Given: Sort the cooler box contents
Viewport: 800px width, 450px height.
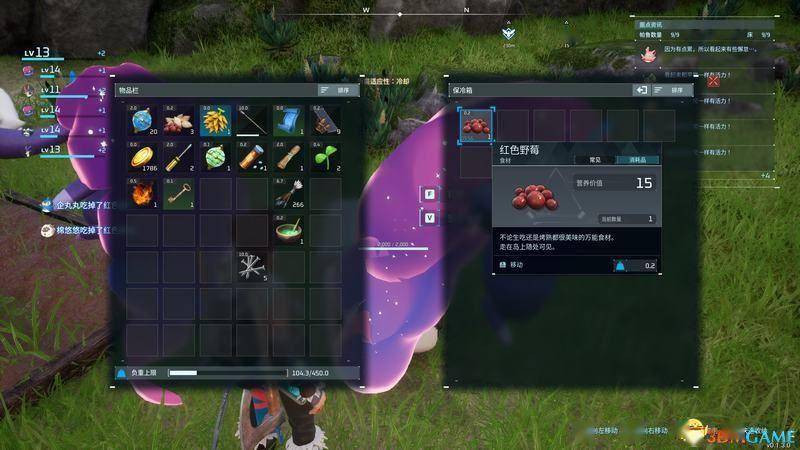Looking at the screenshot, I should click(x=672, y=90).
